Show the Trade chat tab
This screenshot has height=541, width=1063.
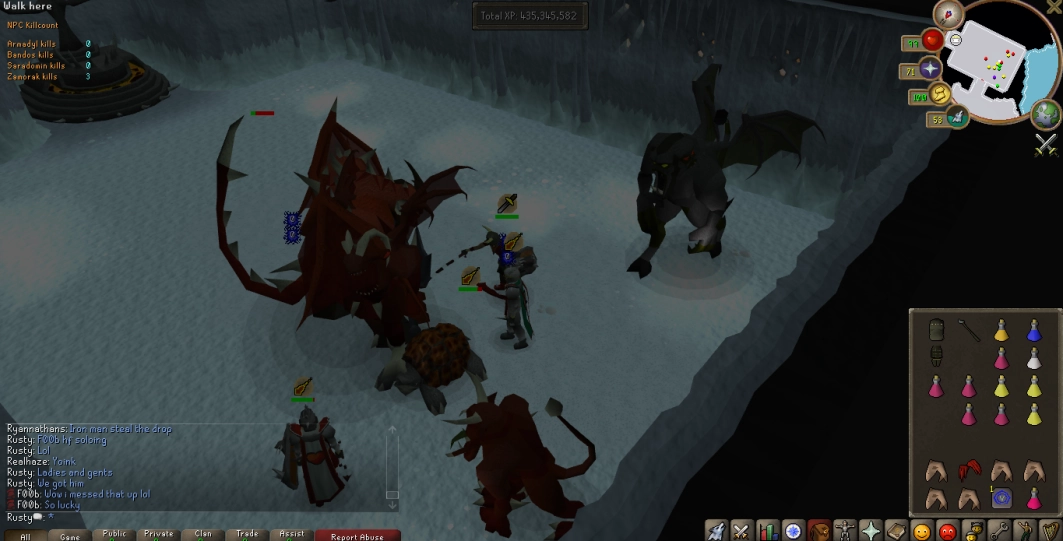(247, 535)
